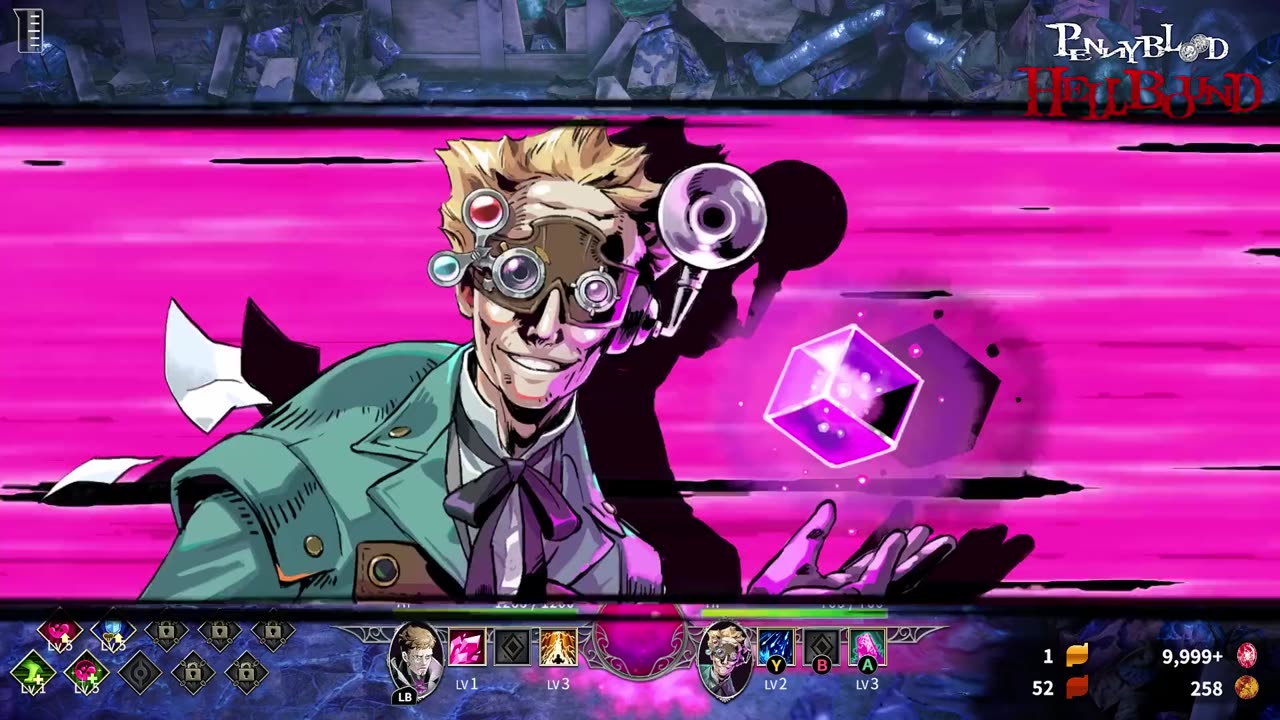Screen dimensions: 1280x720
Task: Trigger the pink gem skill
Action: pos(867,647)
